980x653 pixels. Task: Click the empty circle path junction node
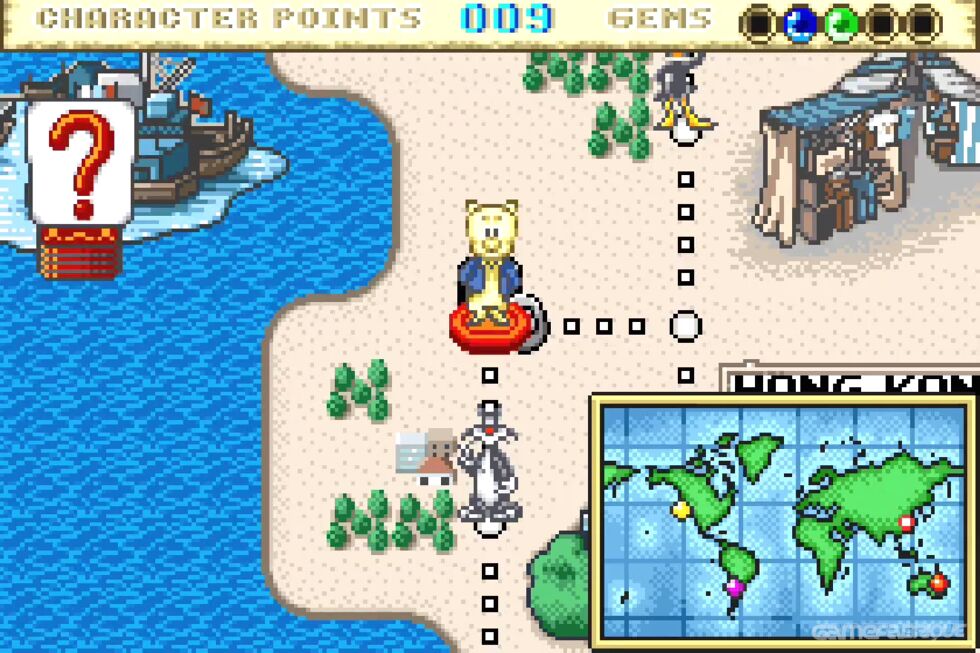685,326
